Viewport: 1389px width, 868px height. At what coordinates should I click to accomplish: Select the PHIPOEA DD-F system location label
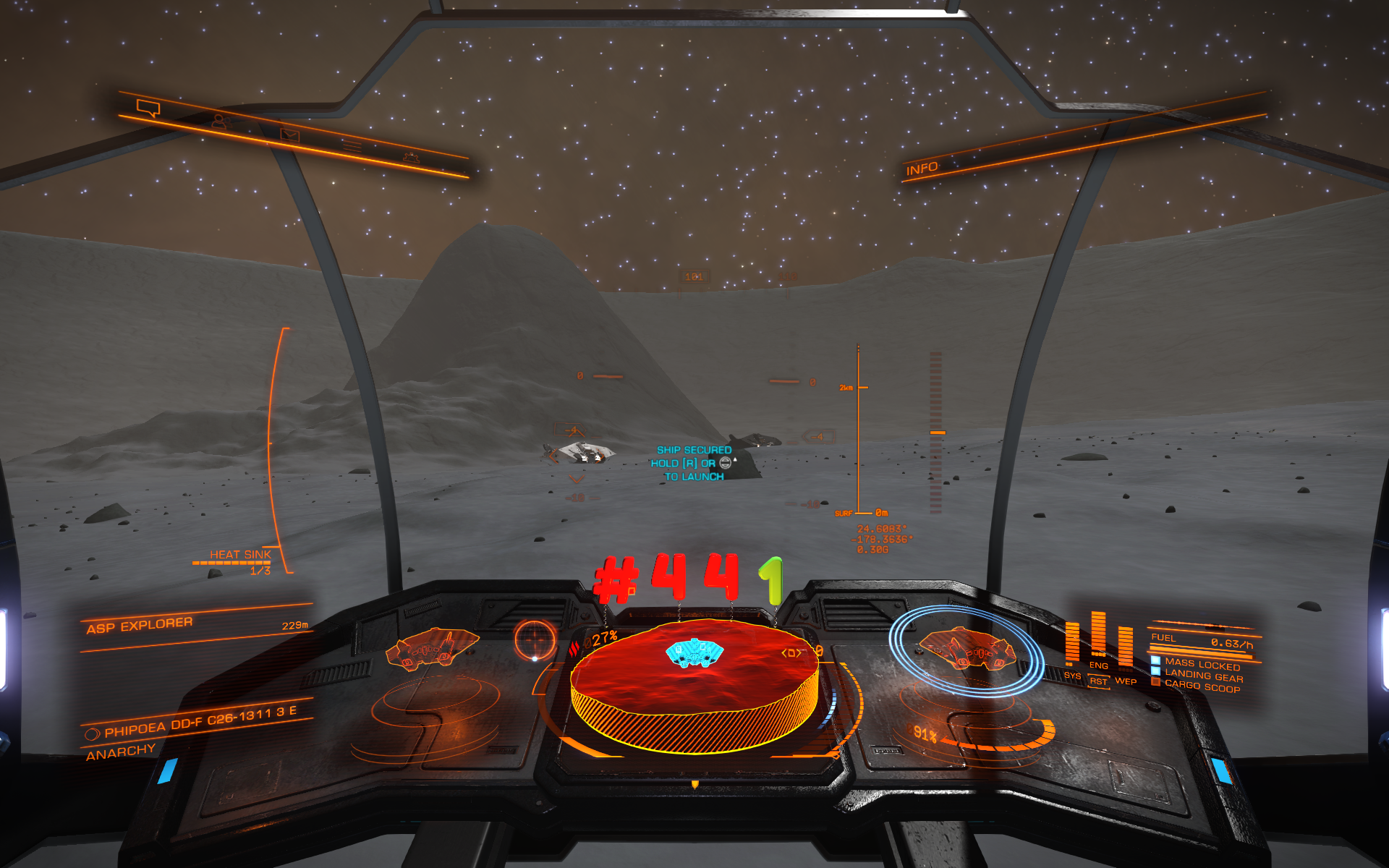tap(200, 723)
